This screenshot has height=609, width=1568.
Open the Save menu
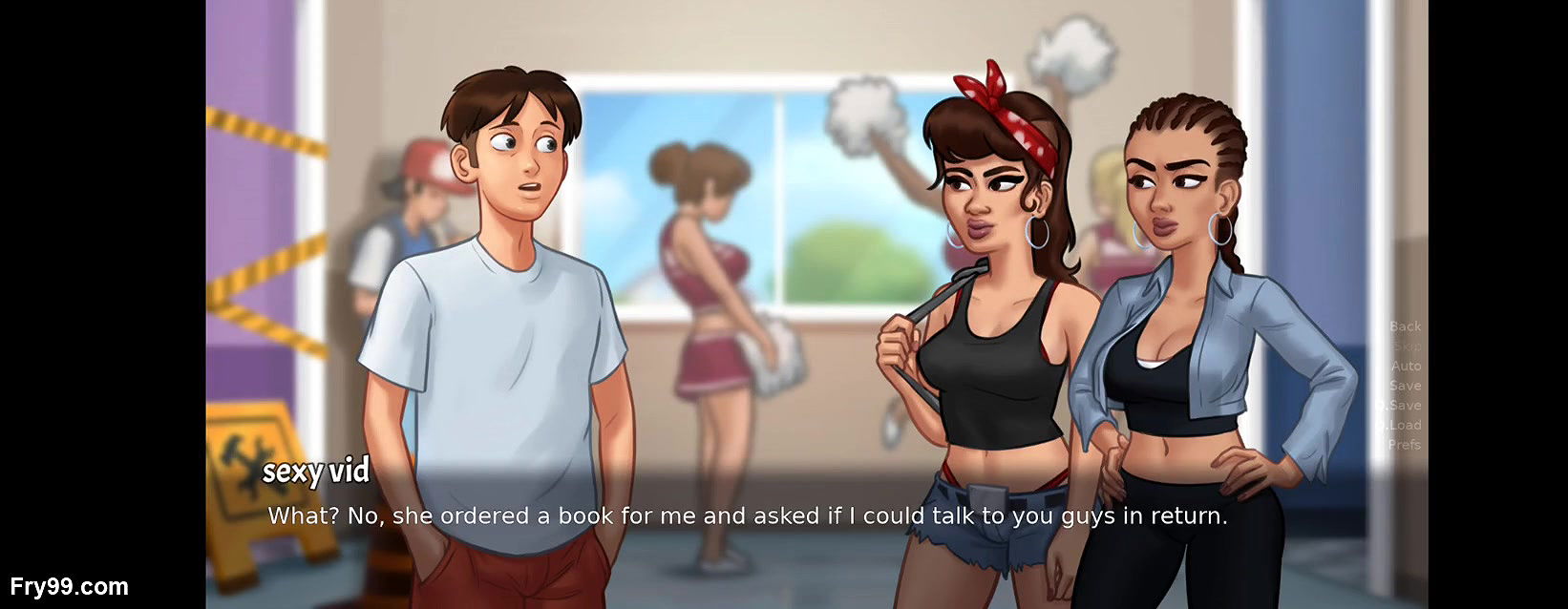1405,386
